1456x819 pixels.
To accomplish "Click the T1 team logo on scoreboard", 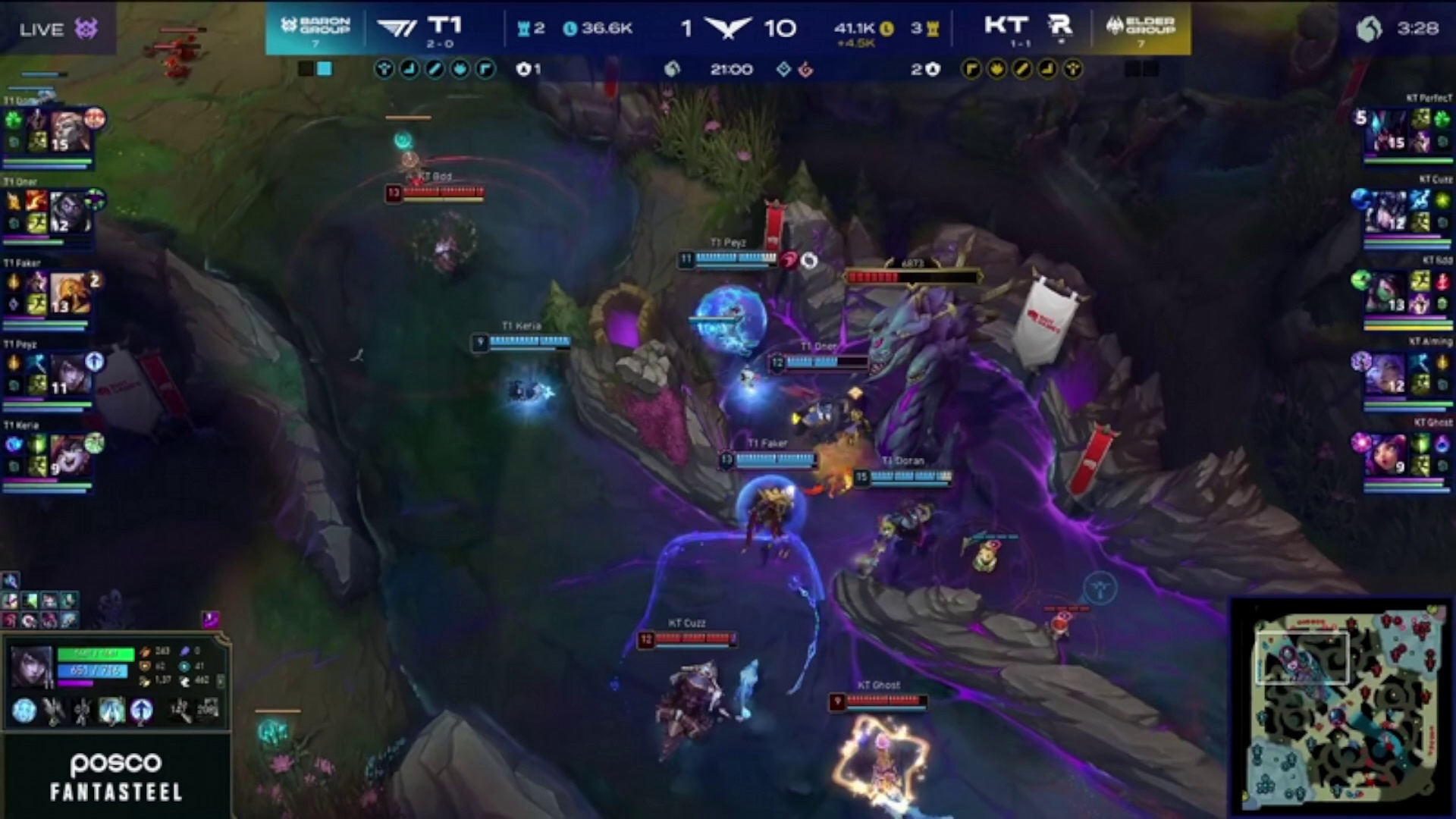I will [x=397, y=28].
